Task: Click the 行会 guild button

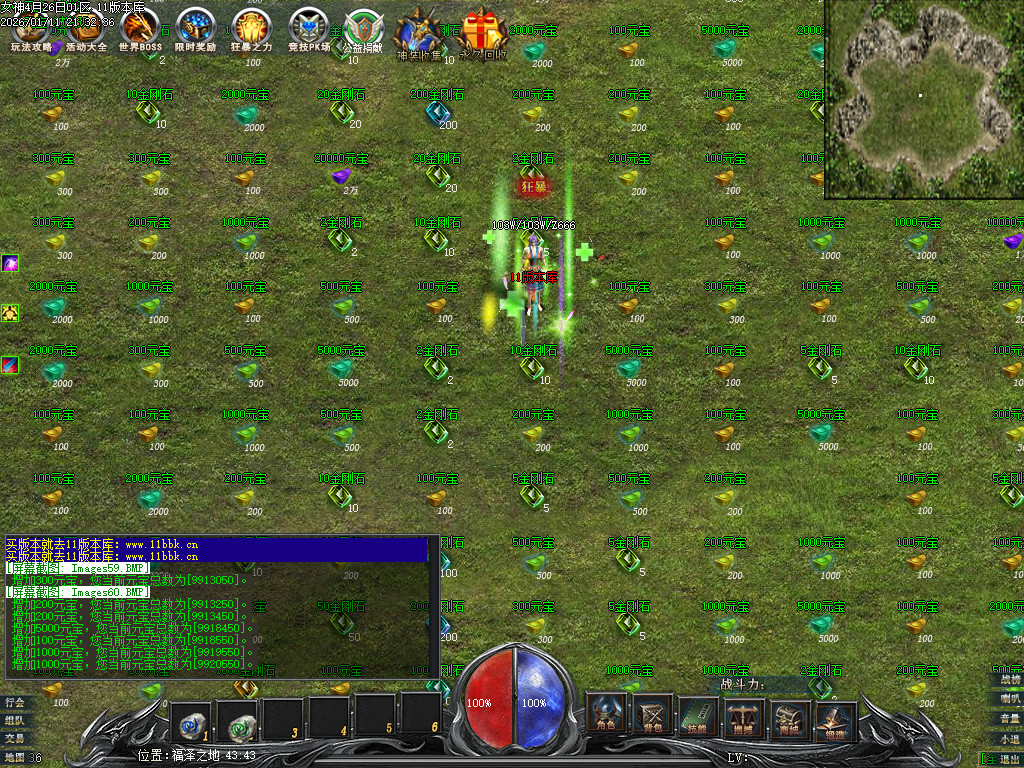Action: 14,702
